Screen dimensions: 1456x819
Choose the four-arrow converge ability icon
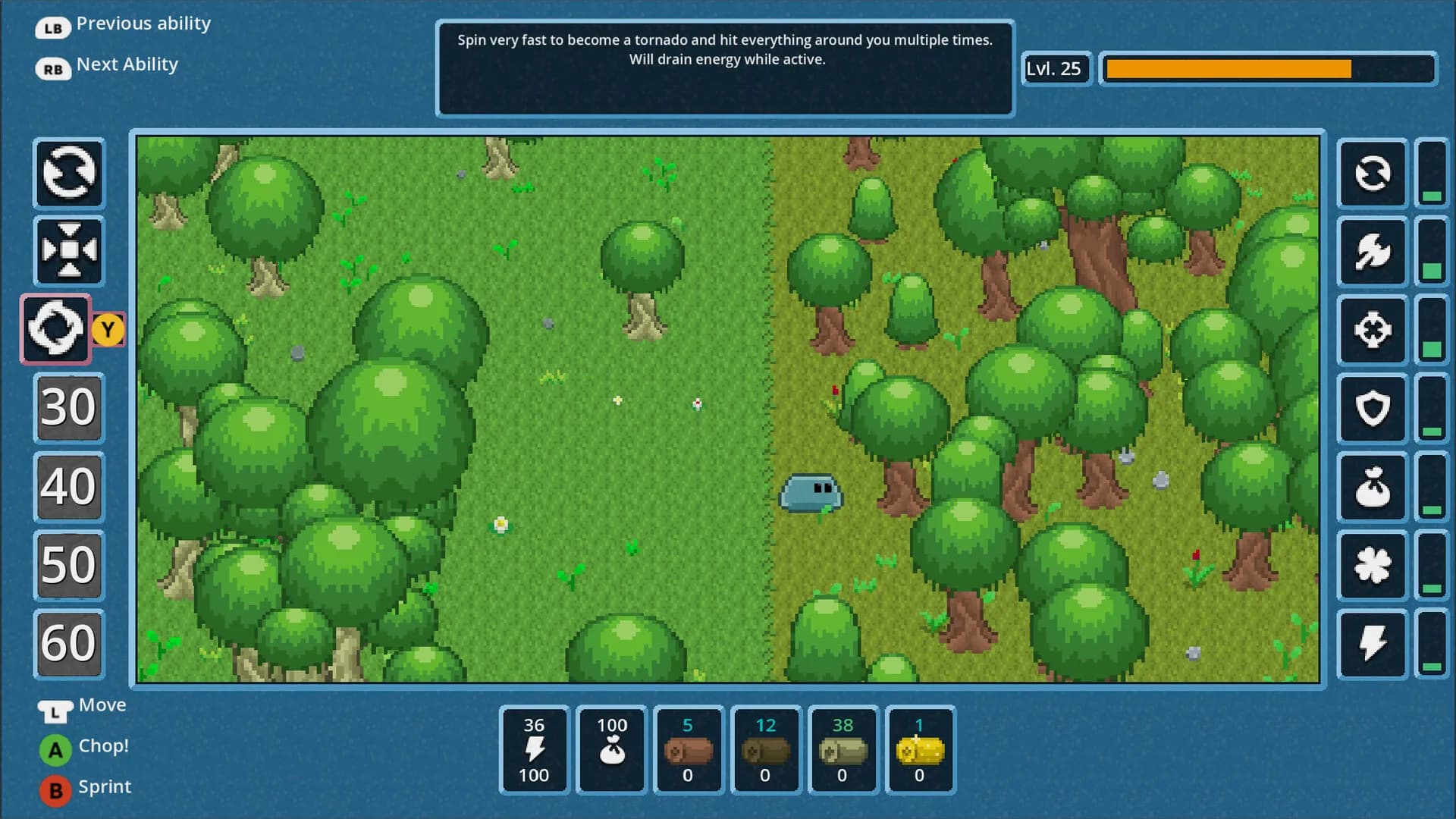click(69, 251)
